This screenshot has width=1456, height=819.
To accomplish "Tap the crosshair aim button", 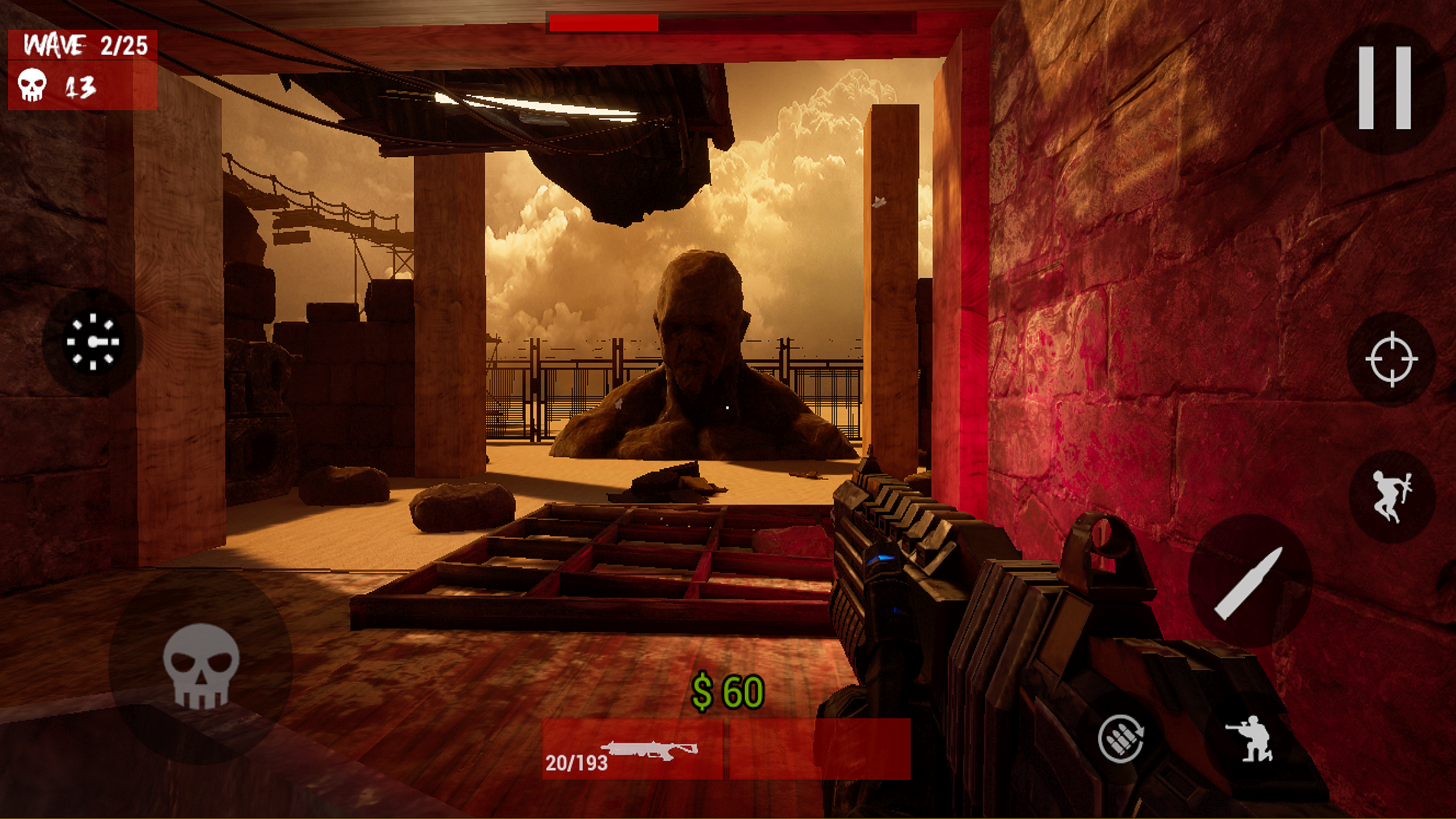I will pyautogui.click(x=1391, y=359).
